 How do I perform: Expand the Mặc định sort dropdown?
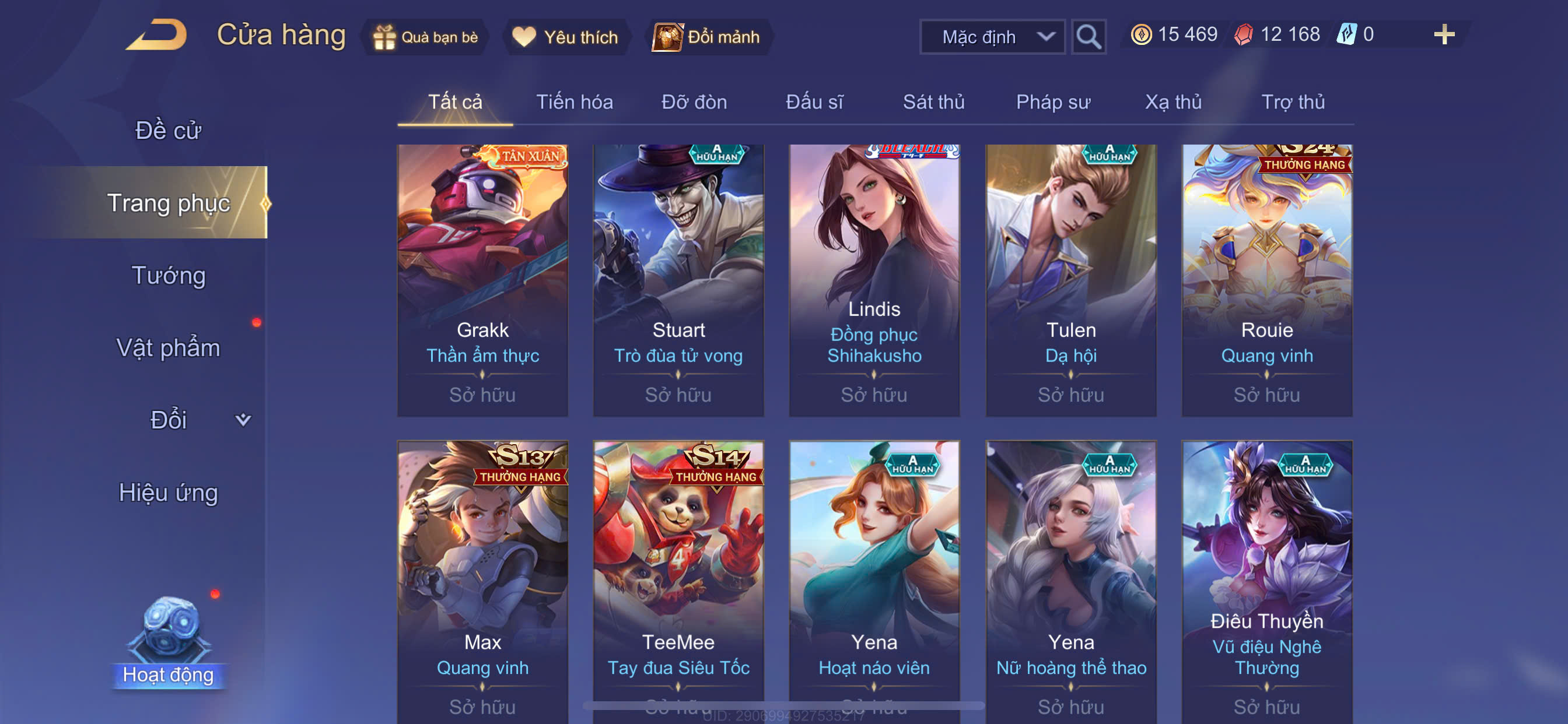[991, 37]
